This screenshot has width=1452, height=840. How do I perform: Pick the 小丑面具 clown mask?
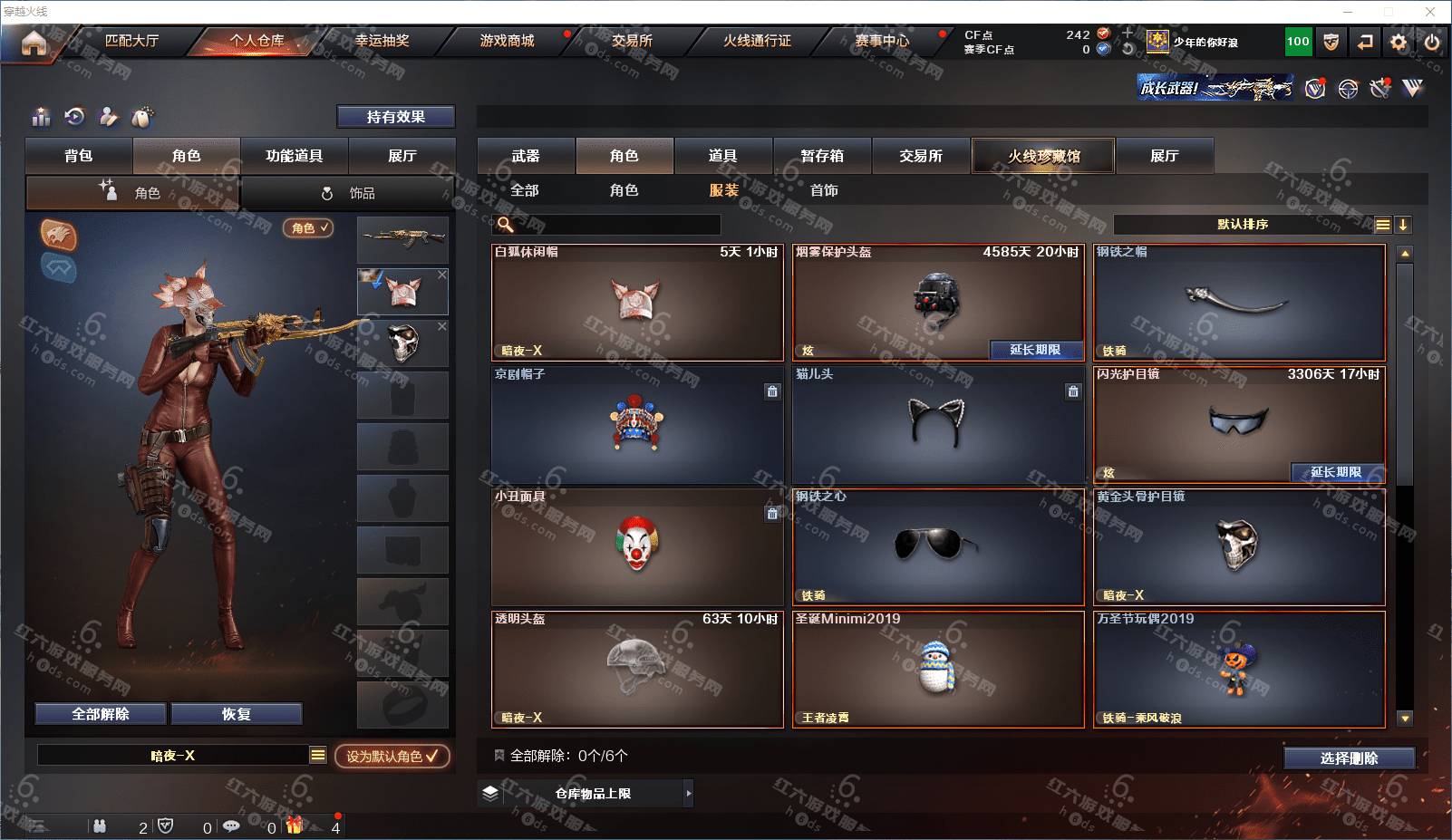coord(637,547)
